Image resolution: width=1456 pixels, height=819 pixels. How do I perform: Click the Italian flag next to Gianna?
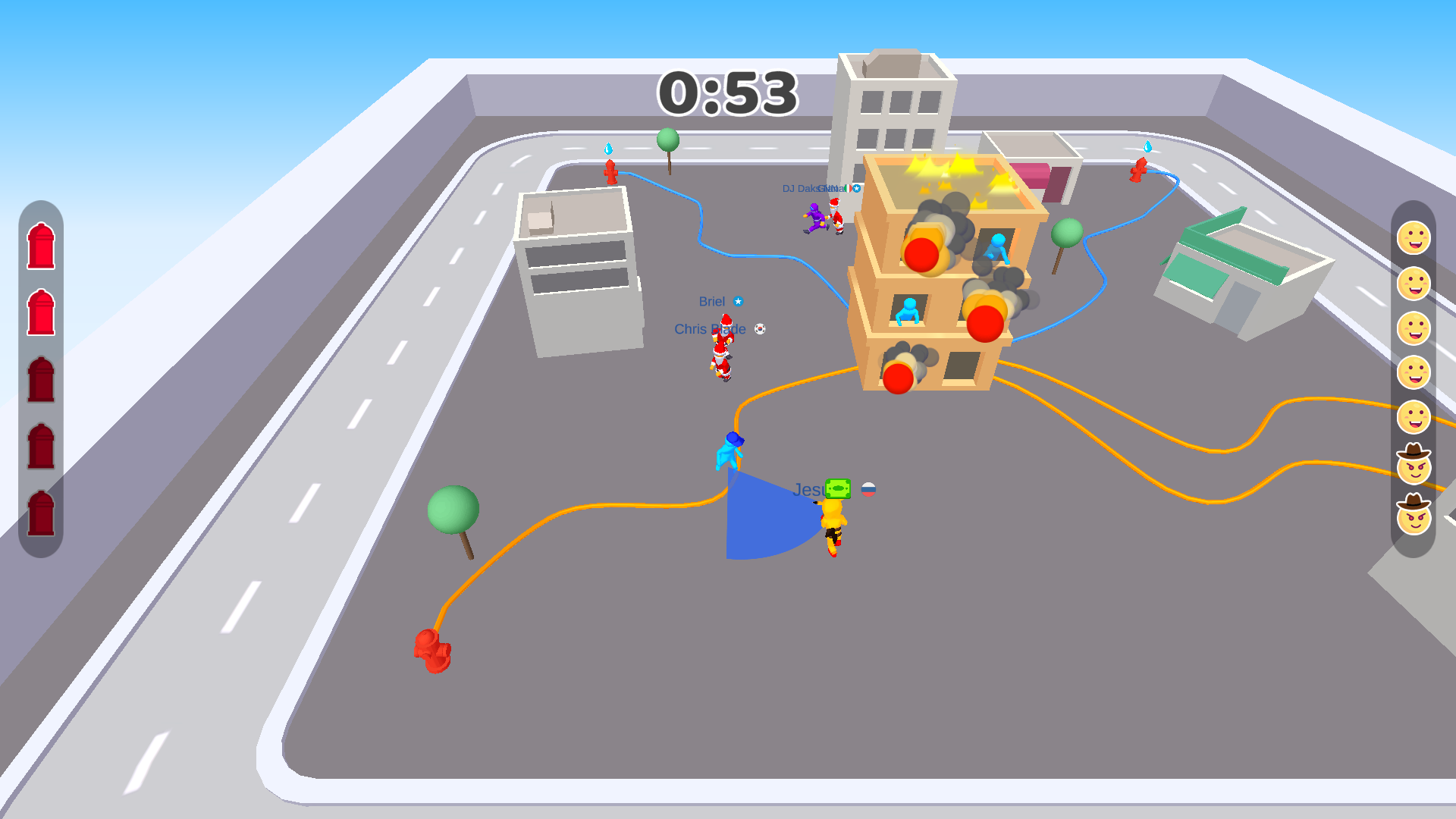[x=848, y=187]
